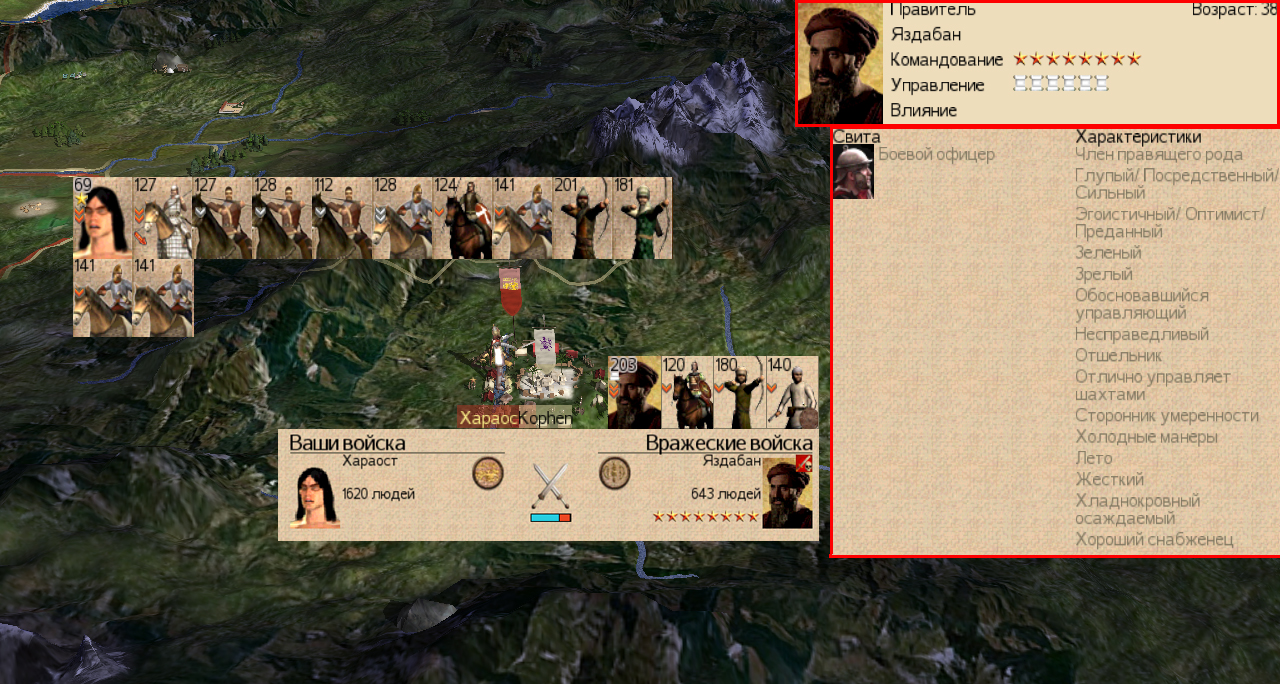This screenshot has width=1280, height=684.
Task: Inspect enemy general's unit card numbered 203
Action: click(x=634, y=392)
